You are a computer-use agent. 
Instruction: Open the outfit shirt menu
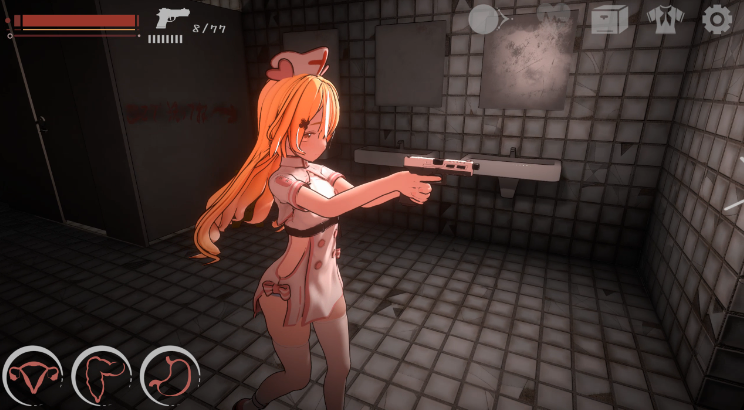click(663, 19)
